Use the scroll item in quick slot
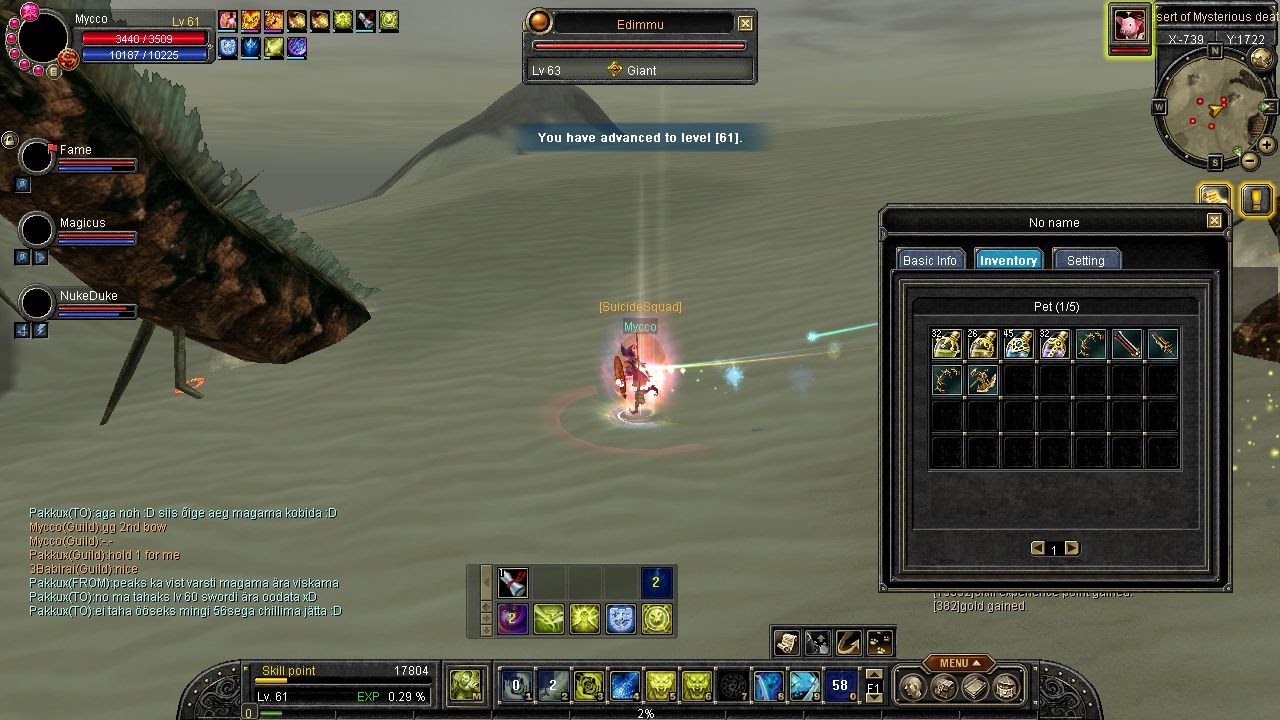Viewport: 1280px width, 720px height. pyautogui.click(x=785, y=642)
